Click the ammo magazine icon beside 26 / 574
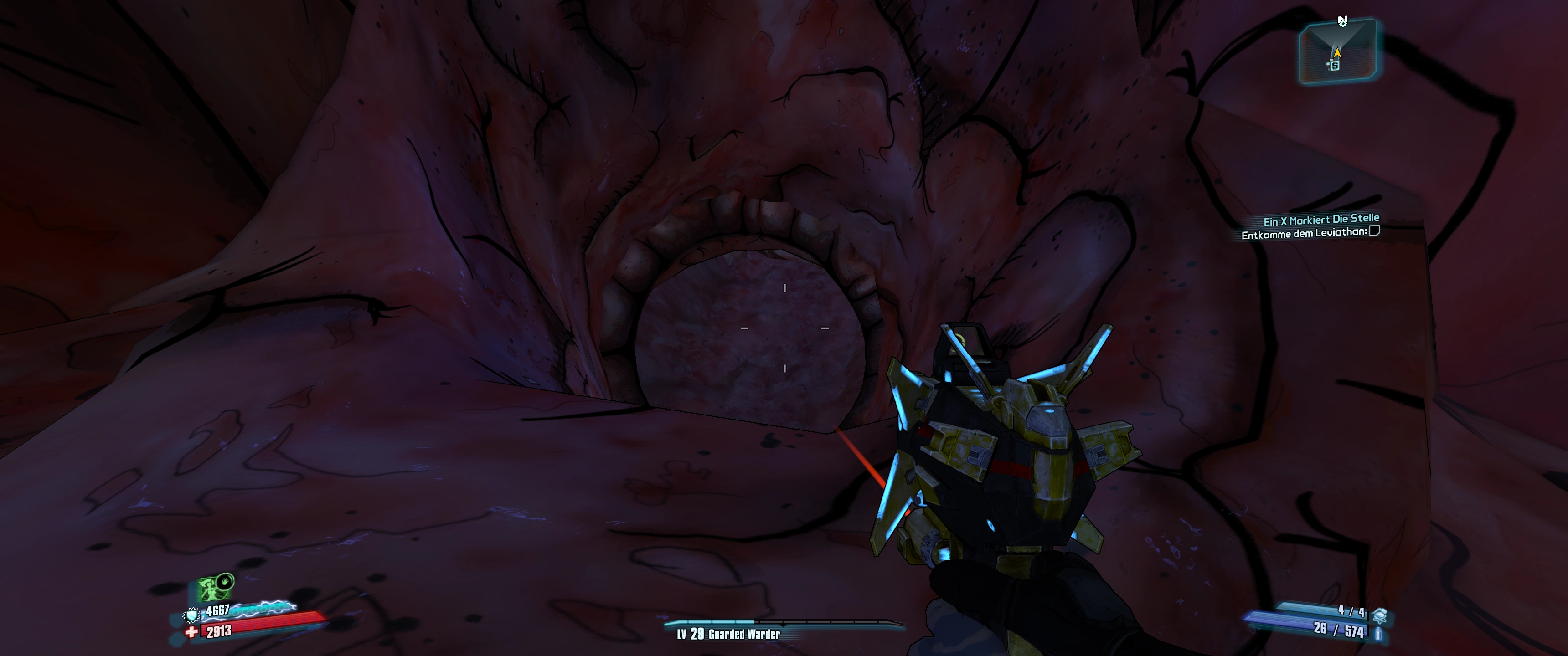1568x656 pixels. tap(1378, 634)
